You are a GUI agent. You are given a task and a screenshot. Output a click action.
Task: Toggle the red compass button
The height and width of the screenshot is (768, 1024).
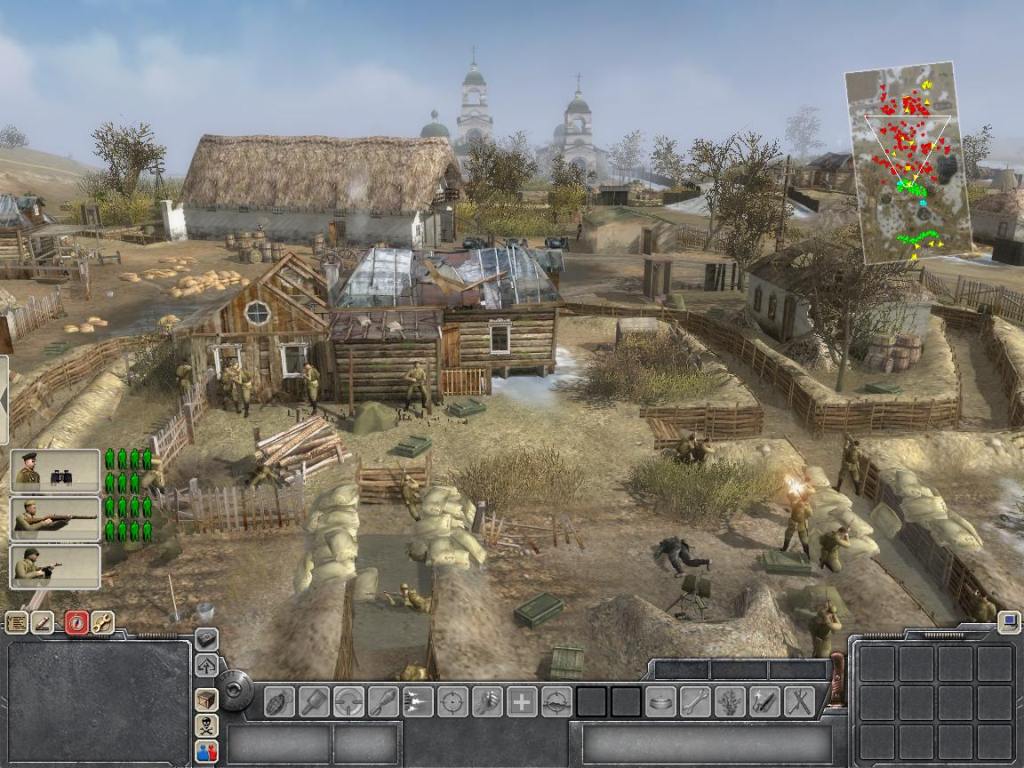(76, 622)
